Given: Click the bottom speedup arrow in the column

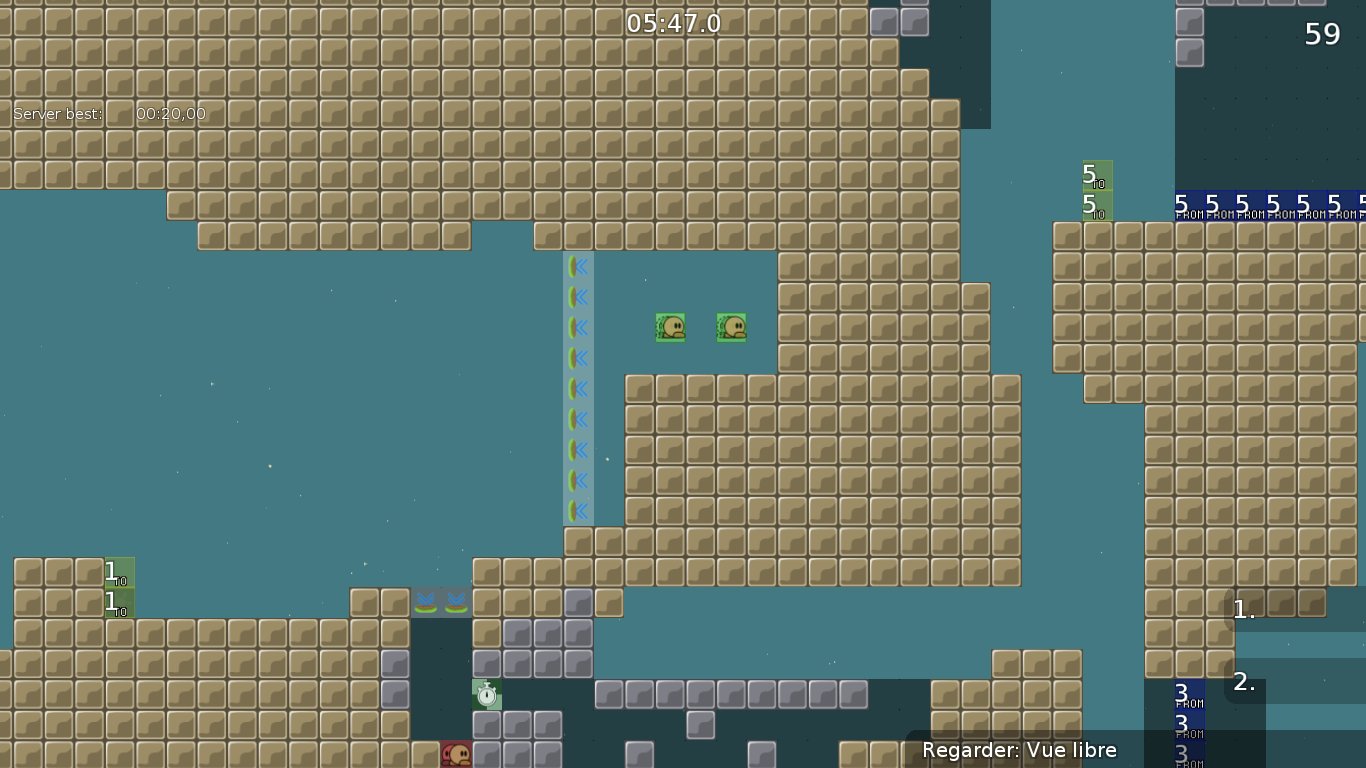Looking at the screenshot, I should pos(578,512).
